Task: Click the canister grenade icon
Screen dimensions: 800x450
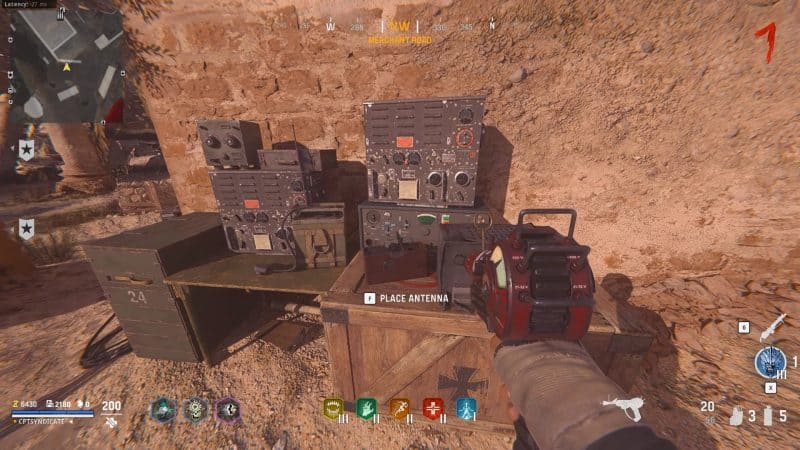Action: pos(767,414)
